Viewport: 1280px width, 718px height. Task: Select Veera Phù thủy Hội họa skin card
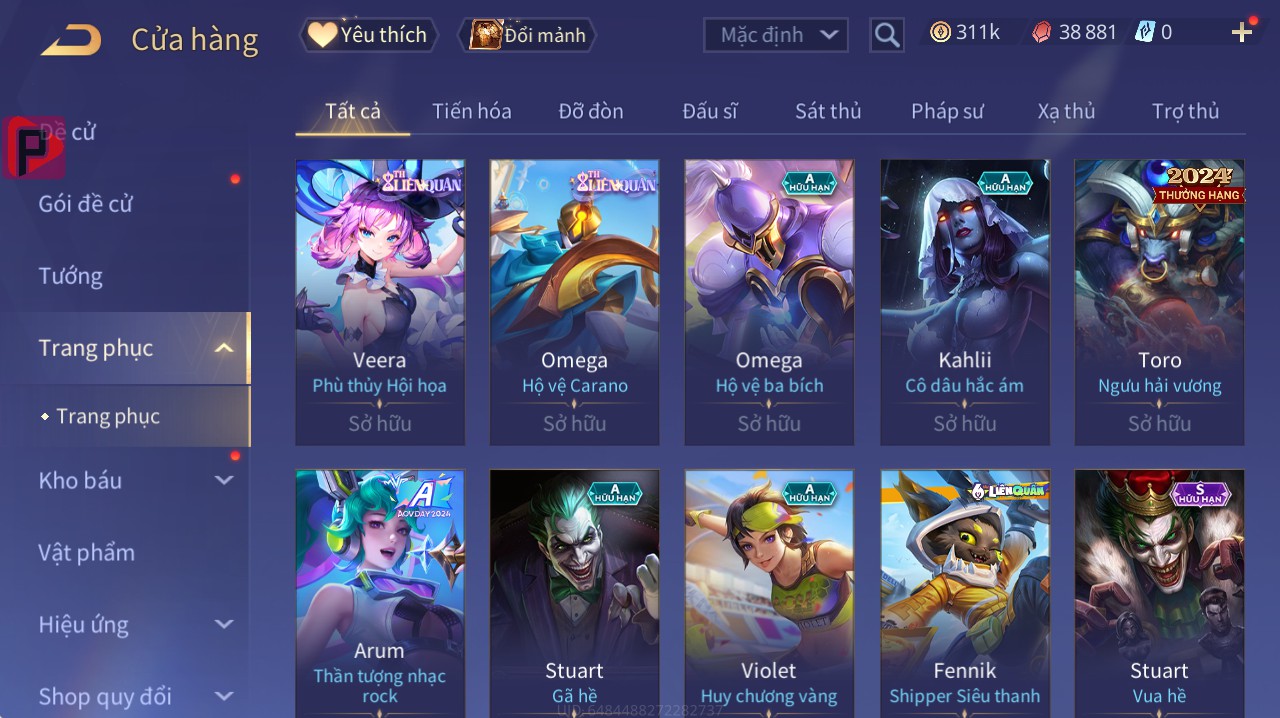[380, 302]
